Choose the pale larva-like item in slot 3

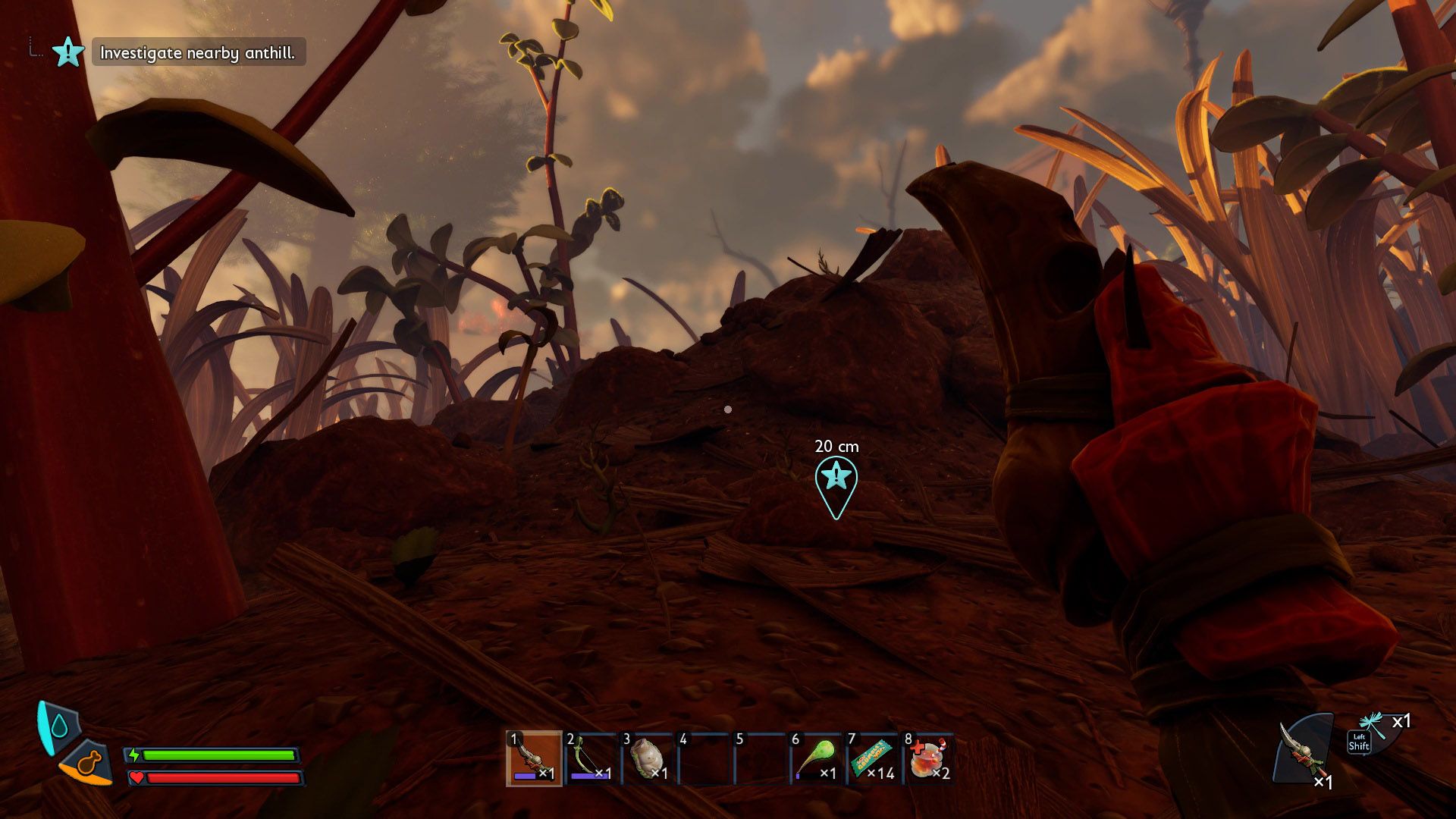click(x=648, y=758)
